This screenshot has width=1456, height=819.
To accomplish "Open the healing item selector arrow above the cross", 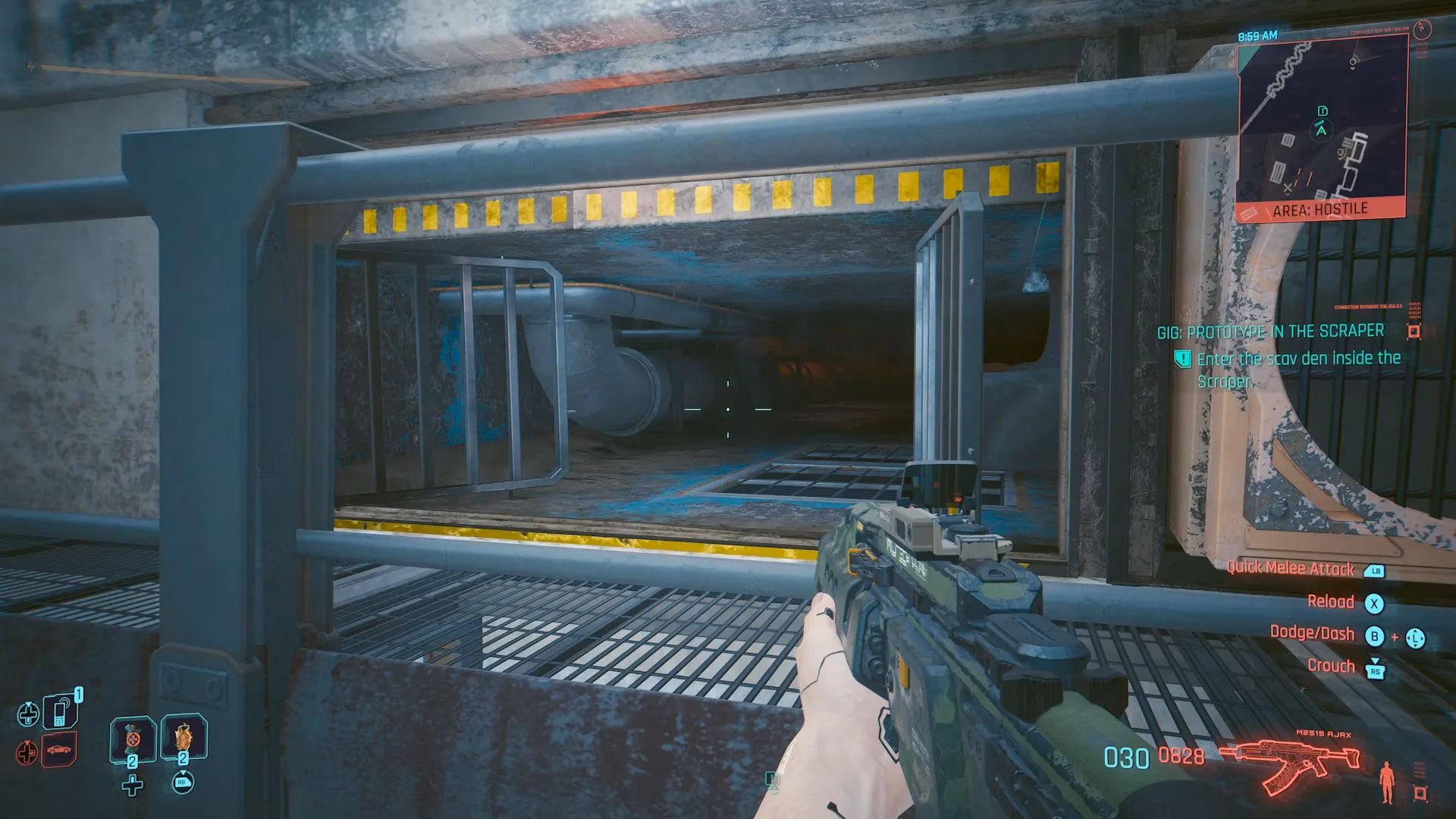I will [x=29, y=704].
